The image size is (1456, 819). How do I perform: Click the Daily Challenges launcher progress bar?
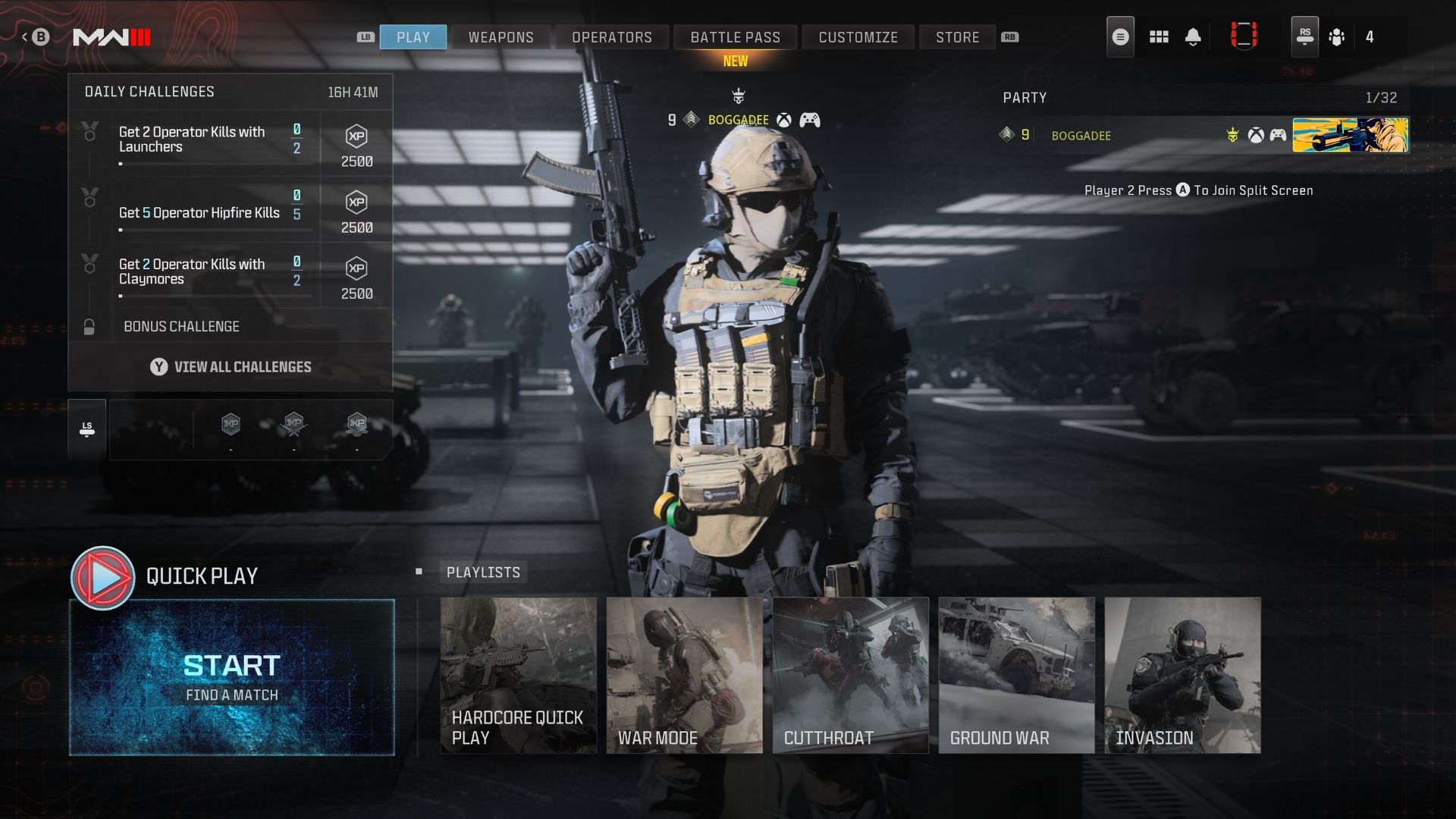pyautogui.click(x=216, y=165)
